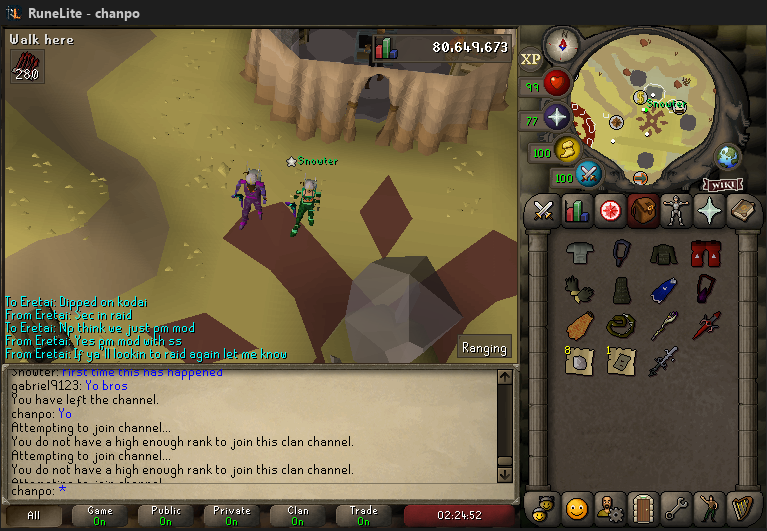Click the compass to face north
Screen dimensions: 767x531
click(564, 45)
